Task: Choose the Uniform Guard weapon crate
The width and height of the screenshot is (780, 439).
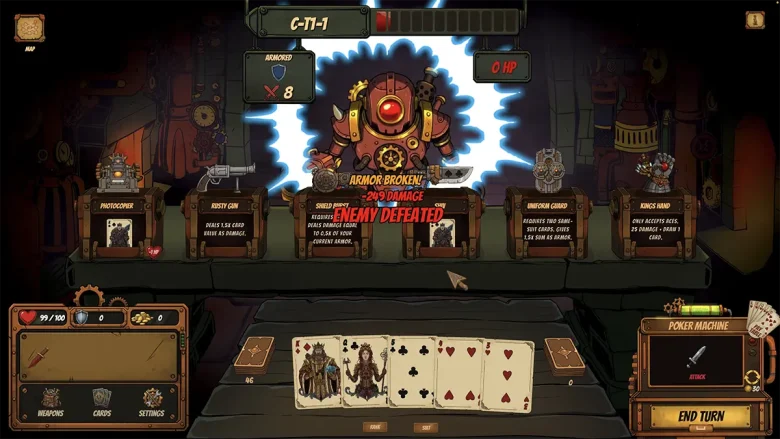Action: point(545,222)
